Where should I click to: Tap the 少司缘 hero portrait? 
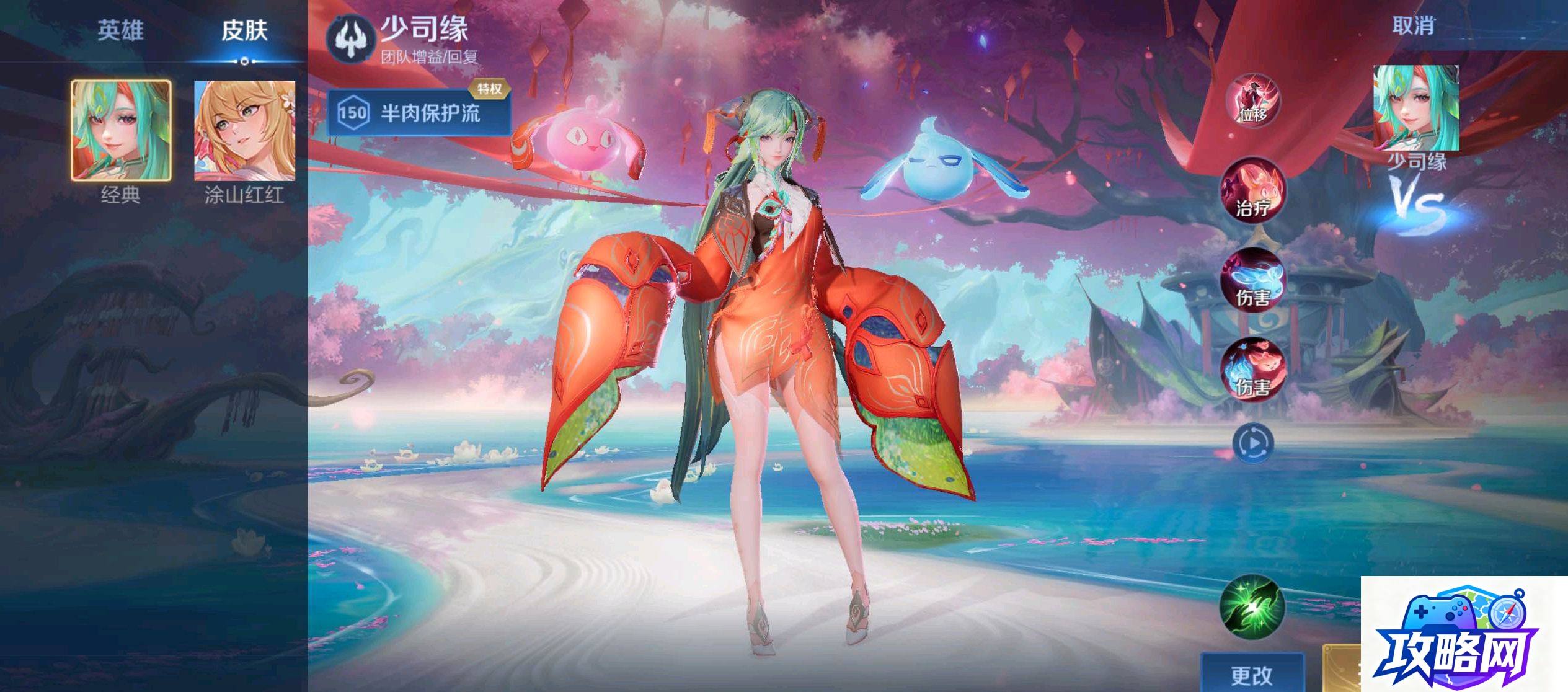pyautogui.click(x=1415, y=108)
